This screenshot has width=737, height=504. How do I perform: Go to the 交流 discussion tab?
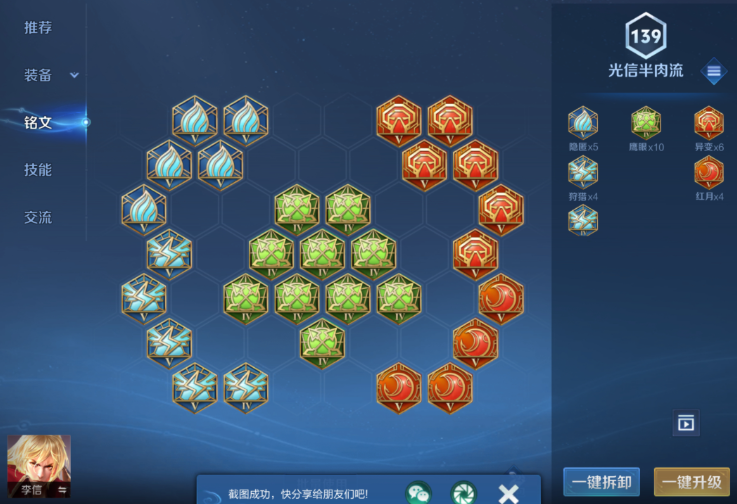(38, 217)
